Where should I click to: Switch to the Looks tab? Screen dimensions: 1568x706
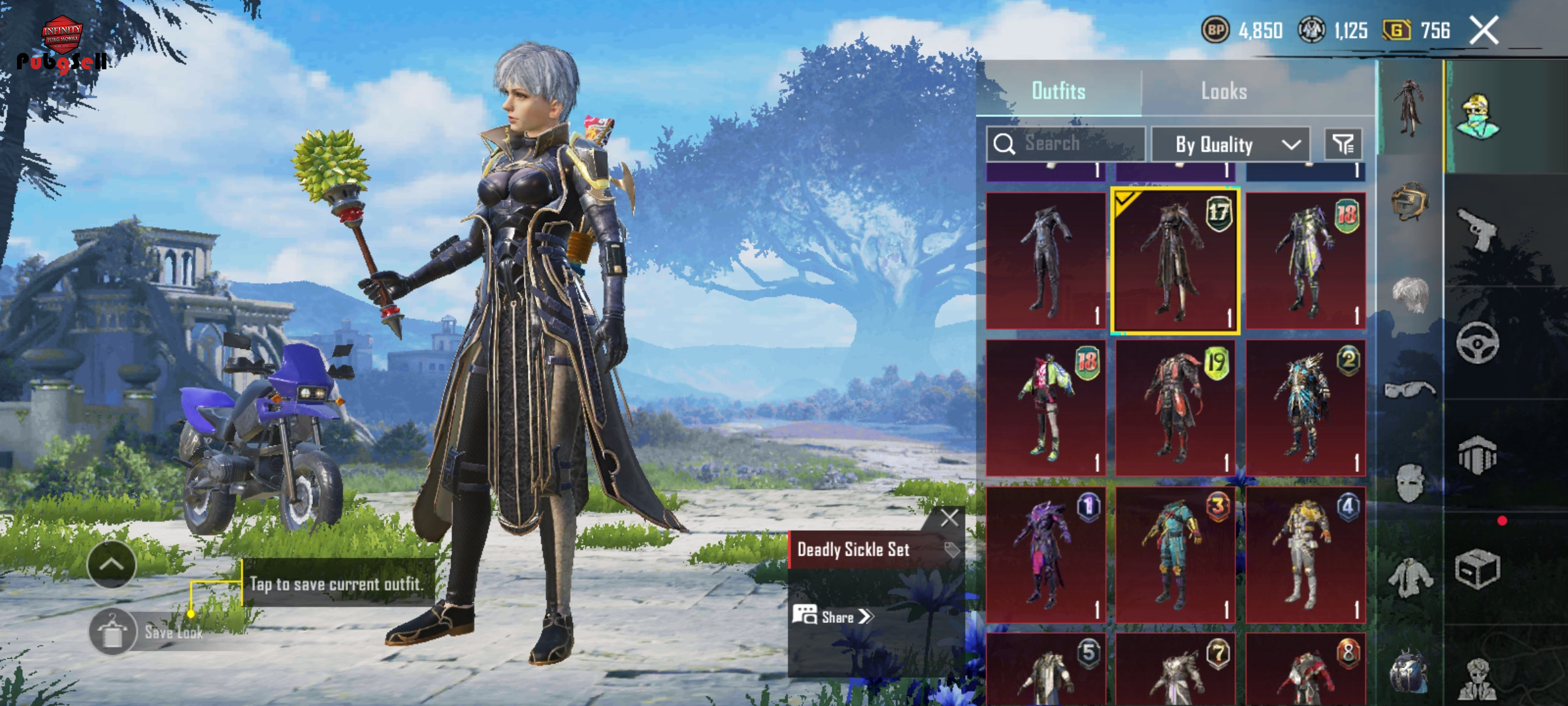coord(1224,91)
